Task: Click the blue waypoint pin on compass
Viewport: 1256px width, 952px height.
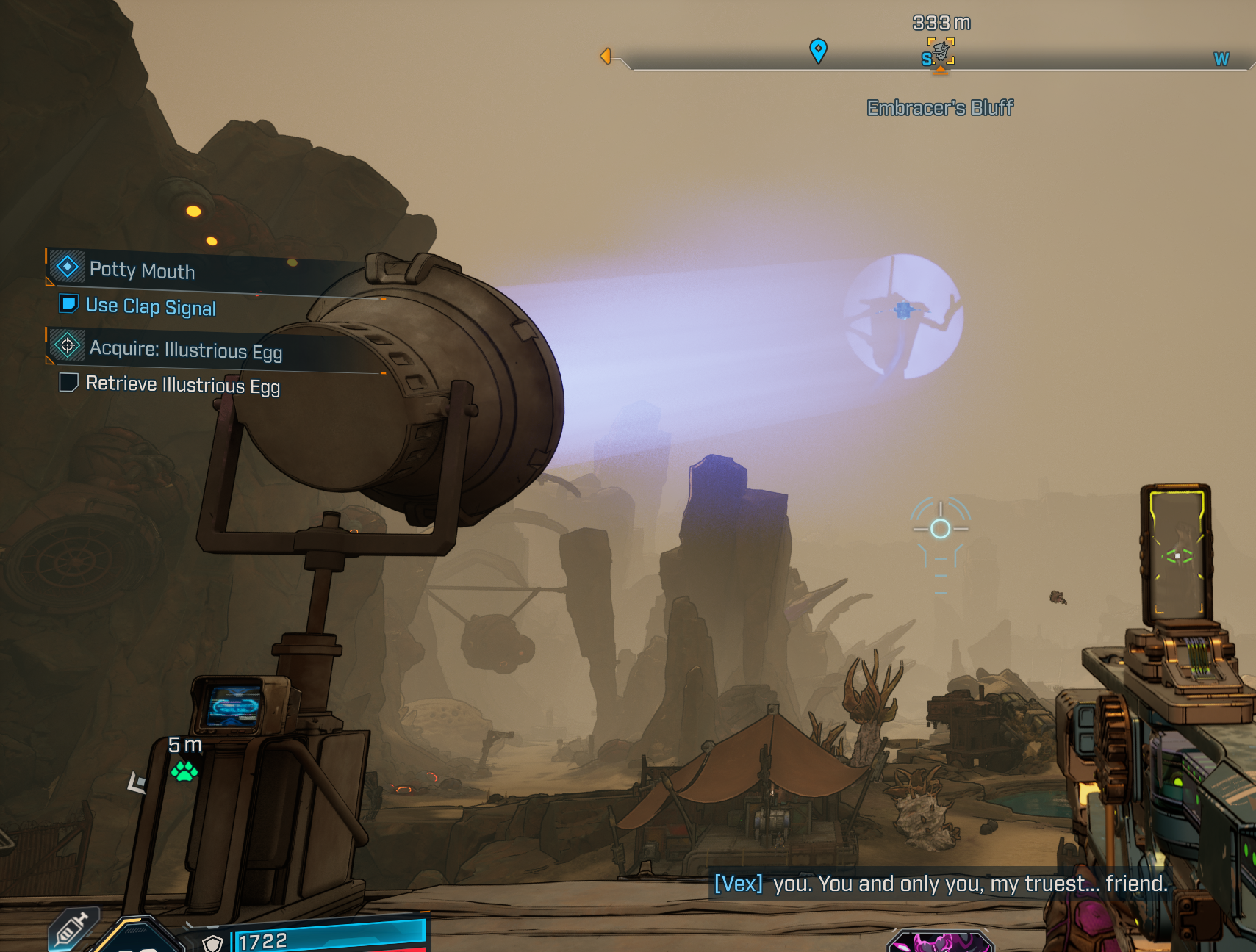Action: [818, 50]
